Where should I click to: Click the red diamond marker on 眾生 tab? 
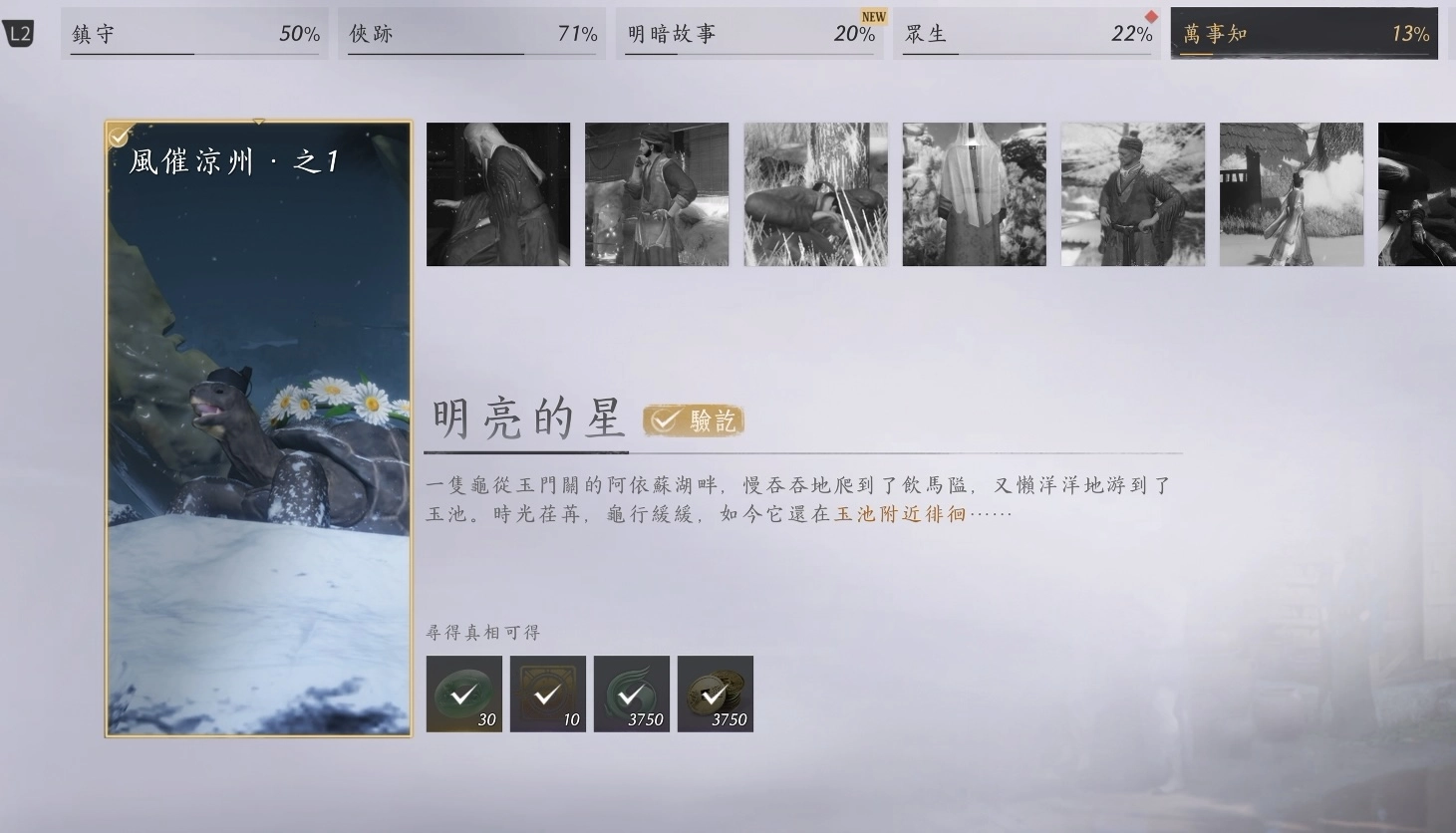click(1150, 16)
